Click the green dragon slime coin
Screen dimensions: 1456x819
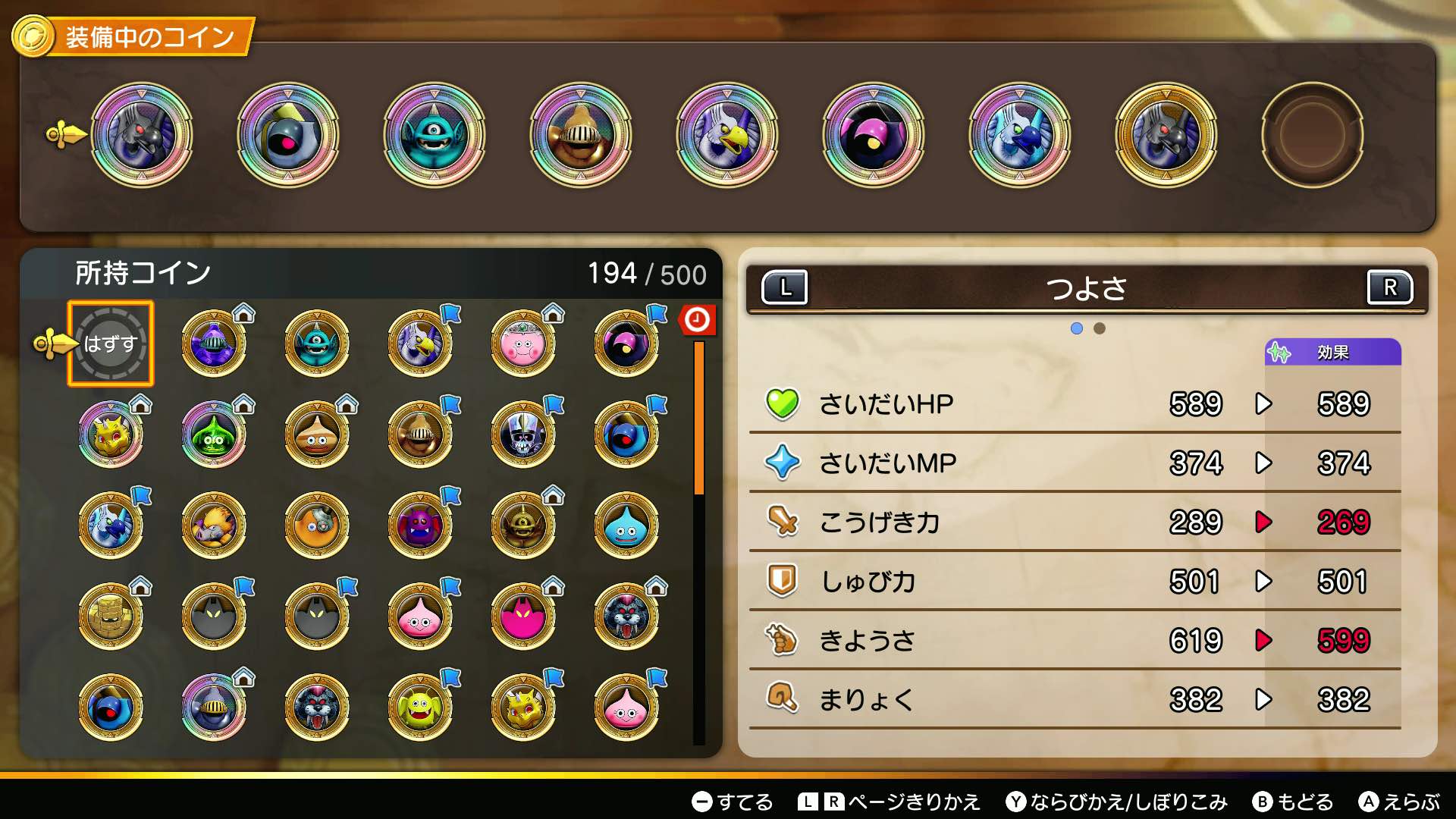215,434
